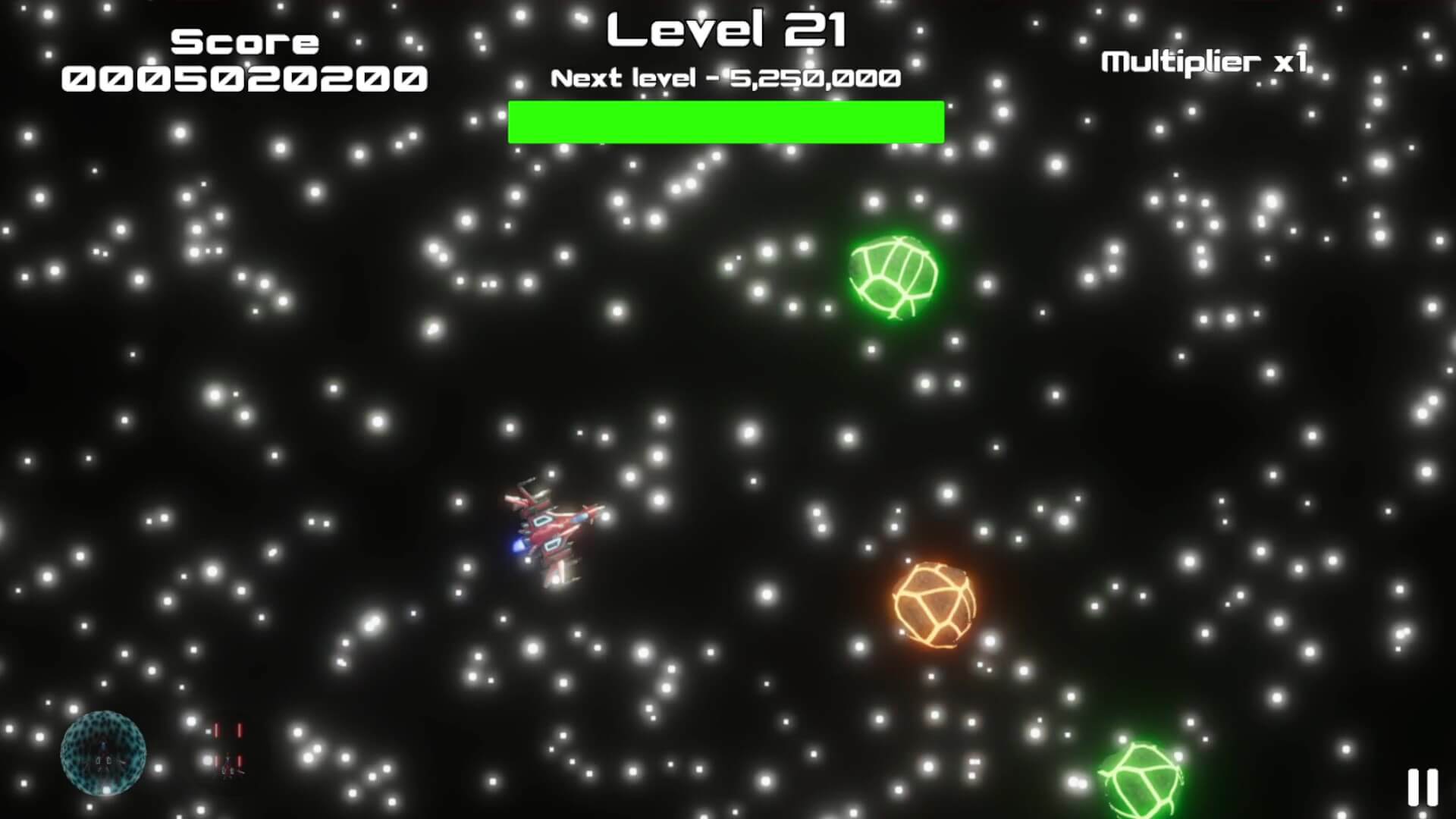Select the red laser weapon icon

227,749
